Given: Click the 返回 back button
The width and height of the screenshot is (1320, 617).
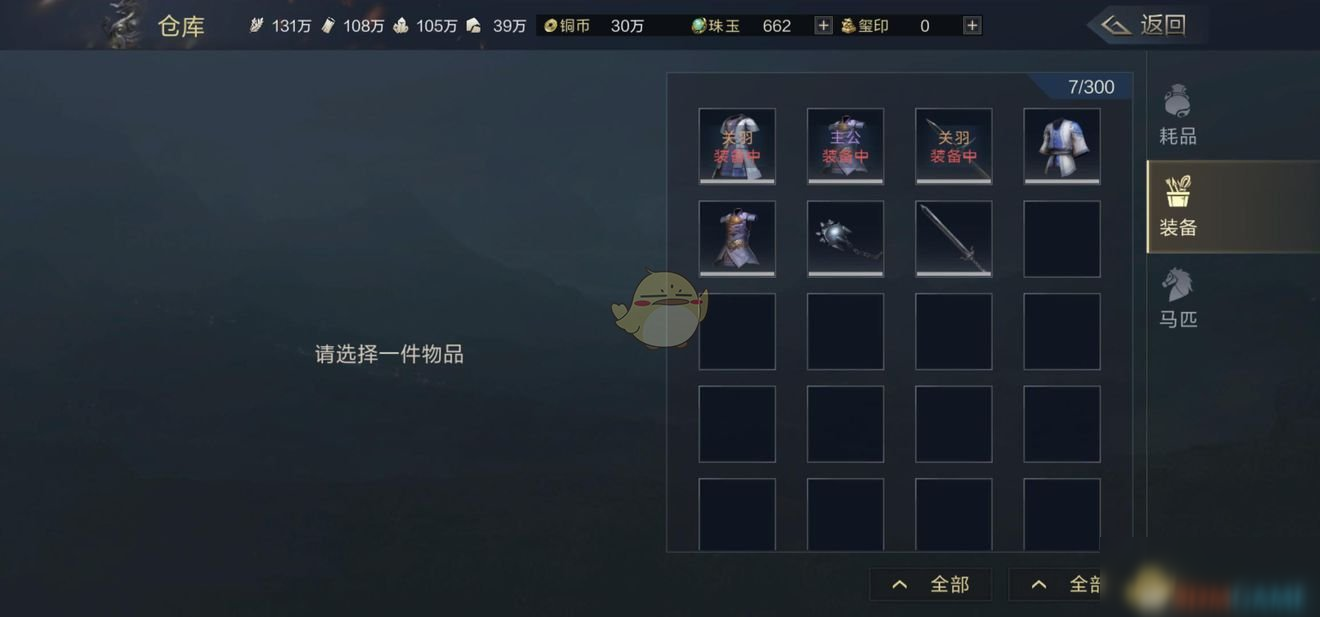Looking at the screenshot, I should 1146,25.
